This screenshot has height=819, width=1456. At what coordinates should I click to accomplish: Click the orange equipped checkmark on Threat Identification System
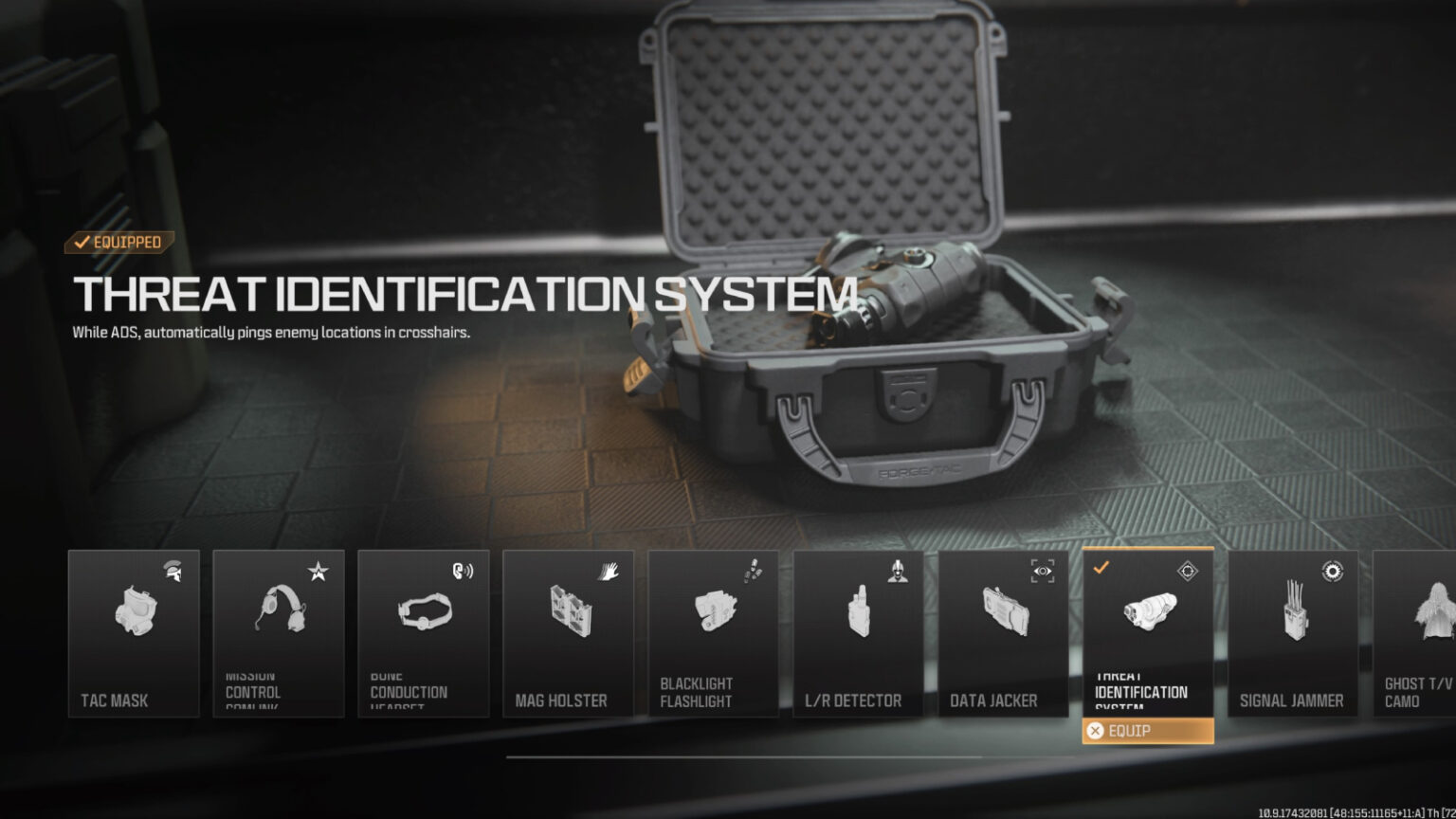tap(1101, 570)
